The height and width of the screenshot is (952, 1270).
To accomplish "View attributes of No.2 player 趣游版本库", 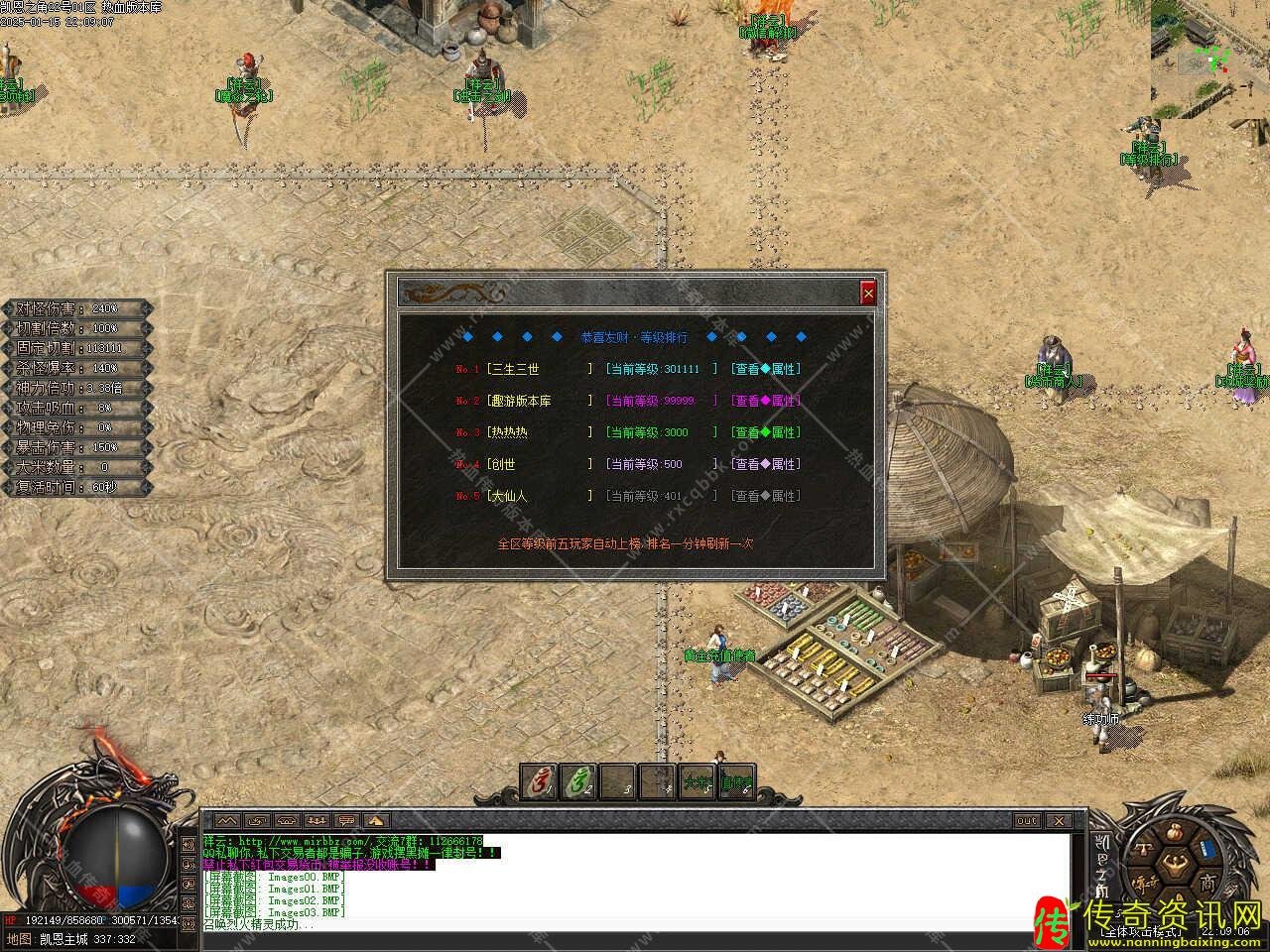I will (x=765, y=401).
